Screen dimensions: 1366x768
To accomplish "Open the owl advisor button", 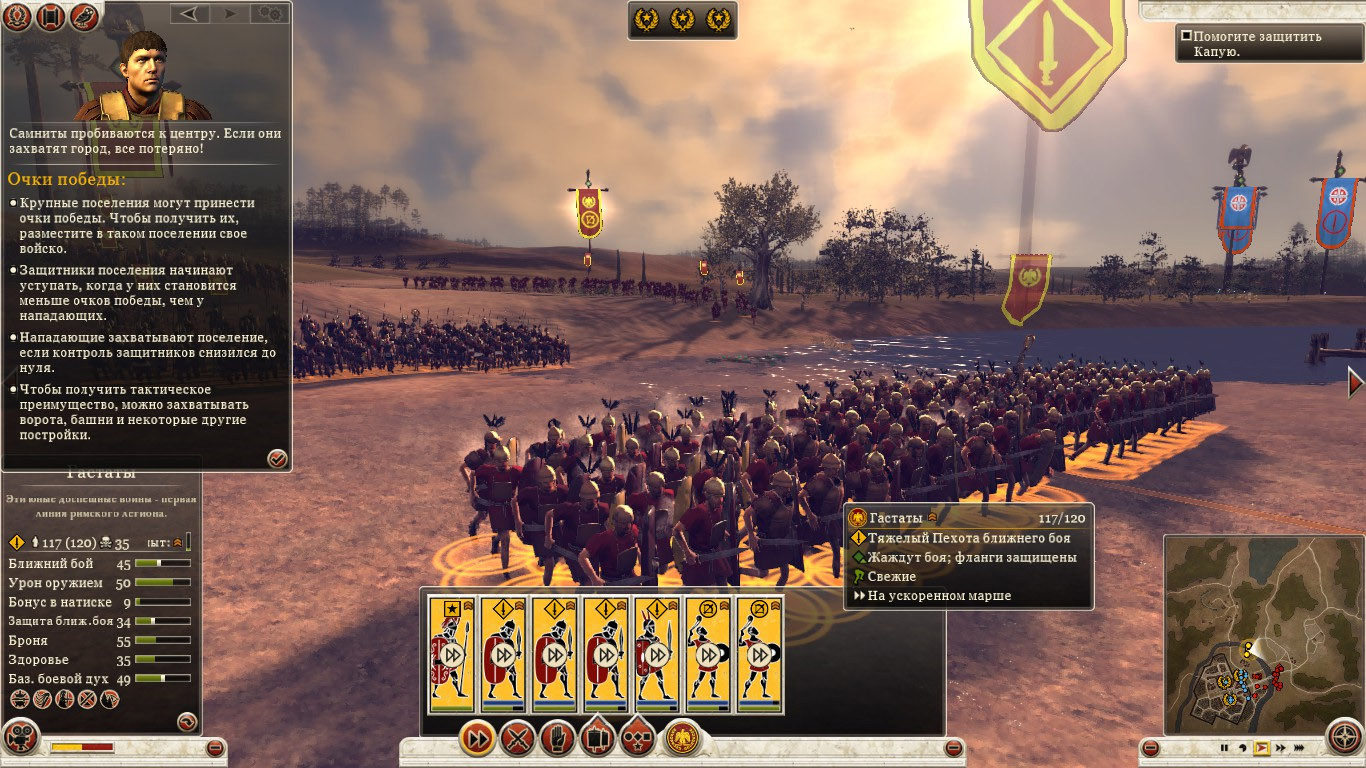I will 85,17.
